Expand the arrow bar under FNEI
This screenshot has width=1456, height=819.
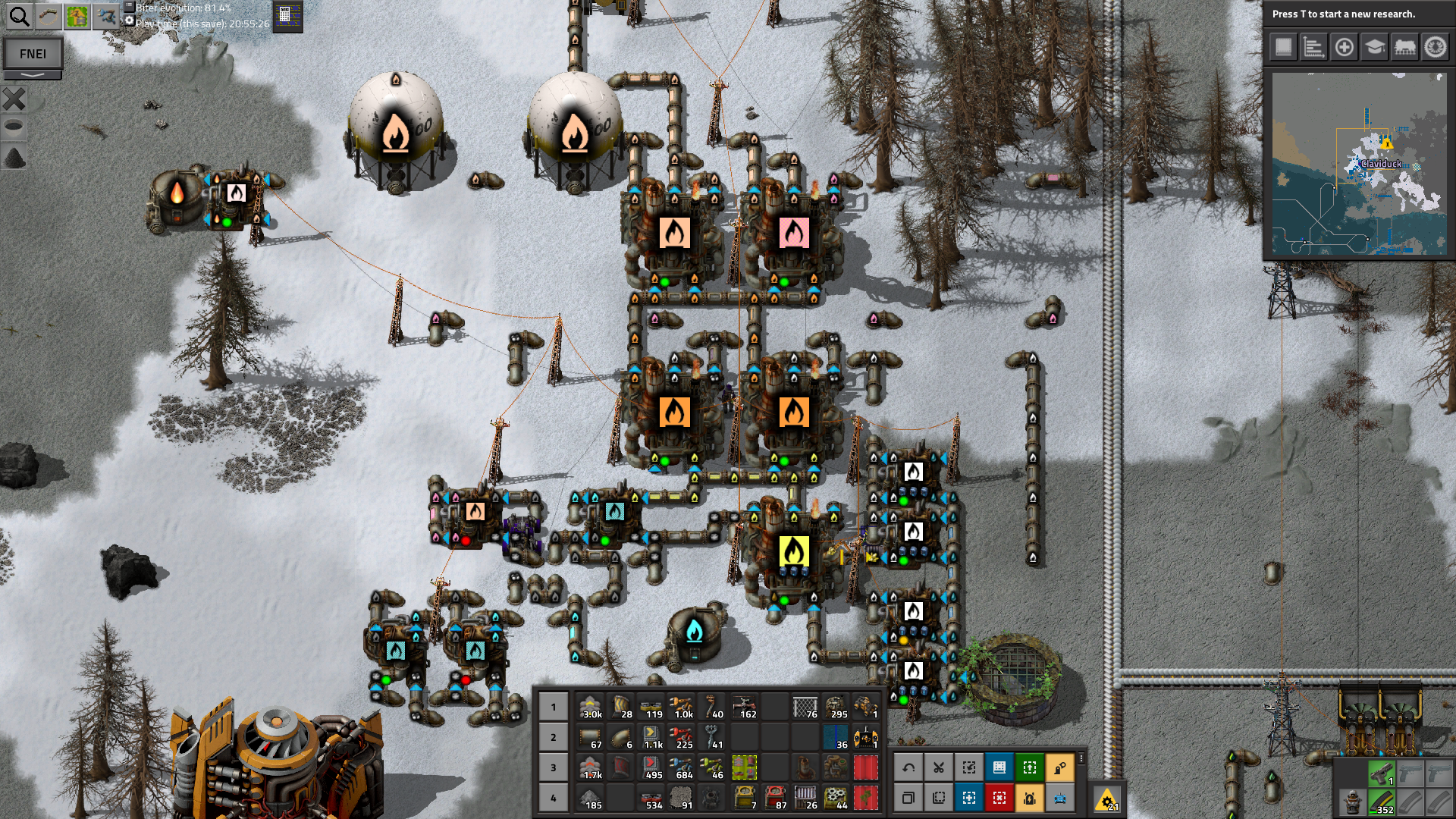33,75
